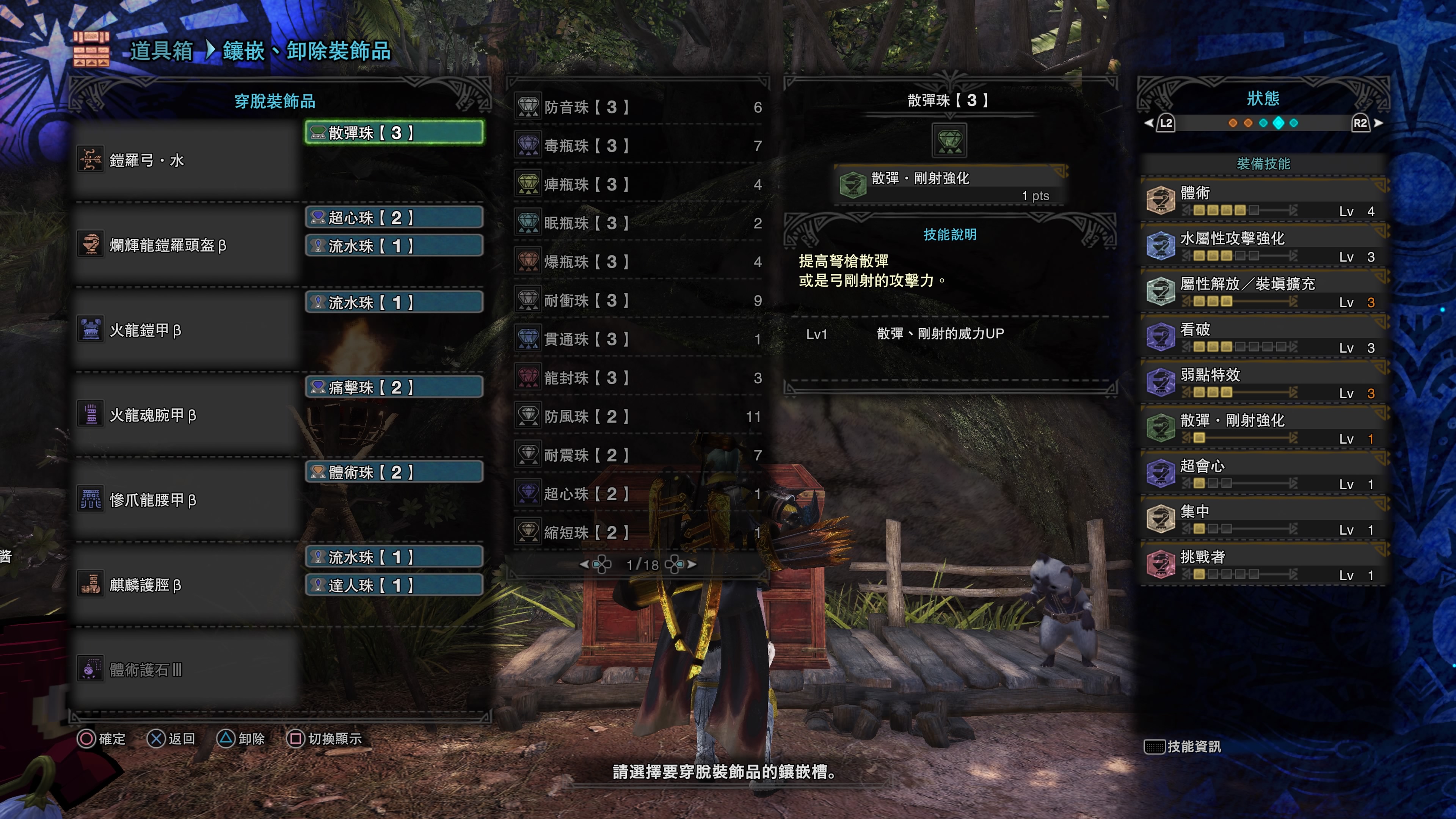
Task: Click the 體術護石Ⅲ charm row
Action: (187, 670)
